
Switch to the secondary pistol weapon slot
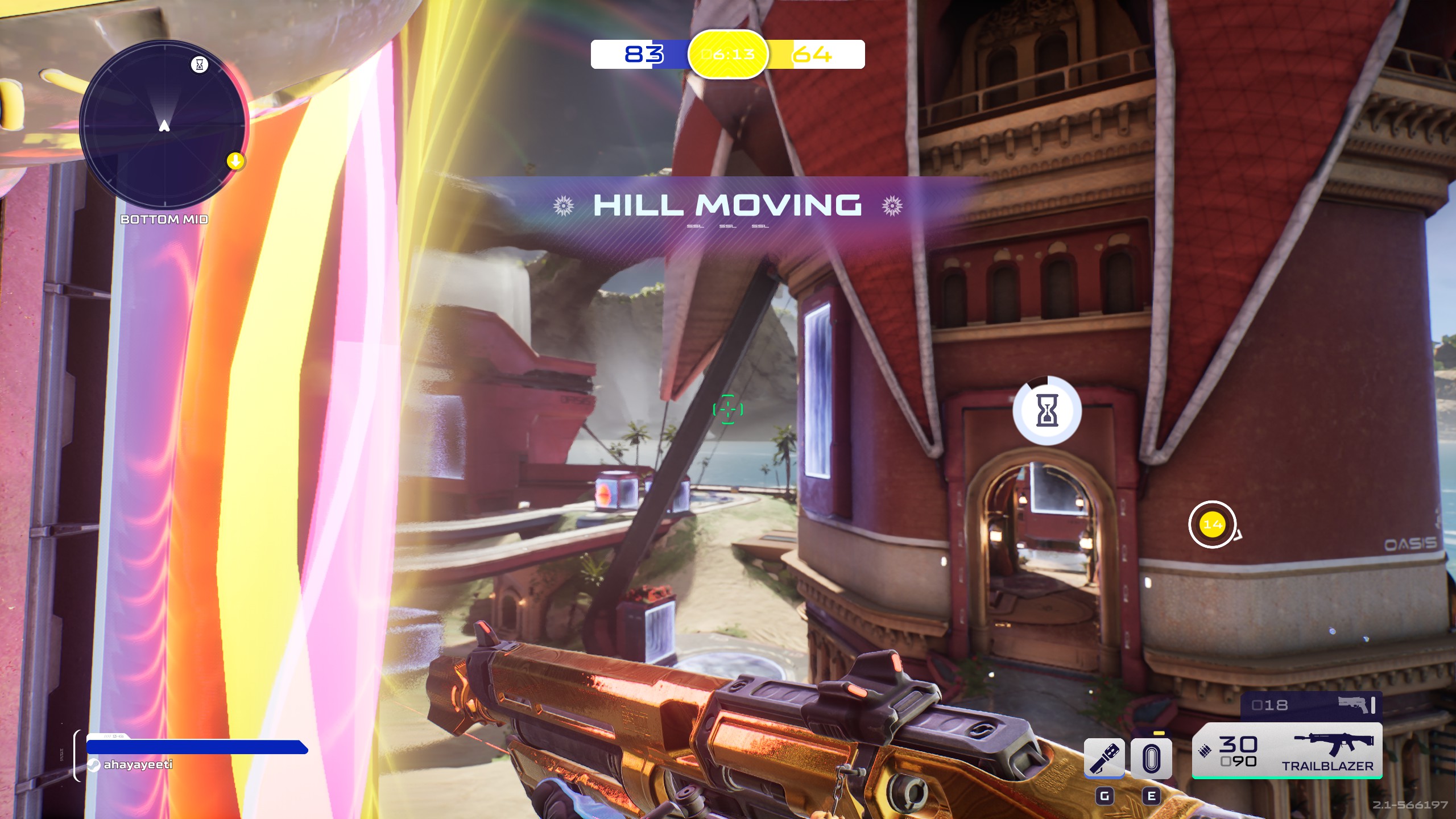coord(1311,706)
